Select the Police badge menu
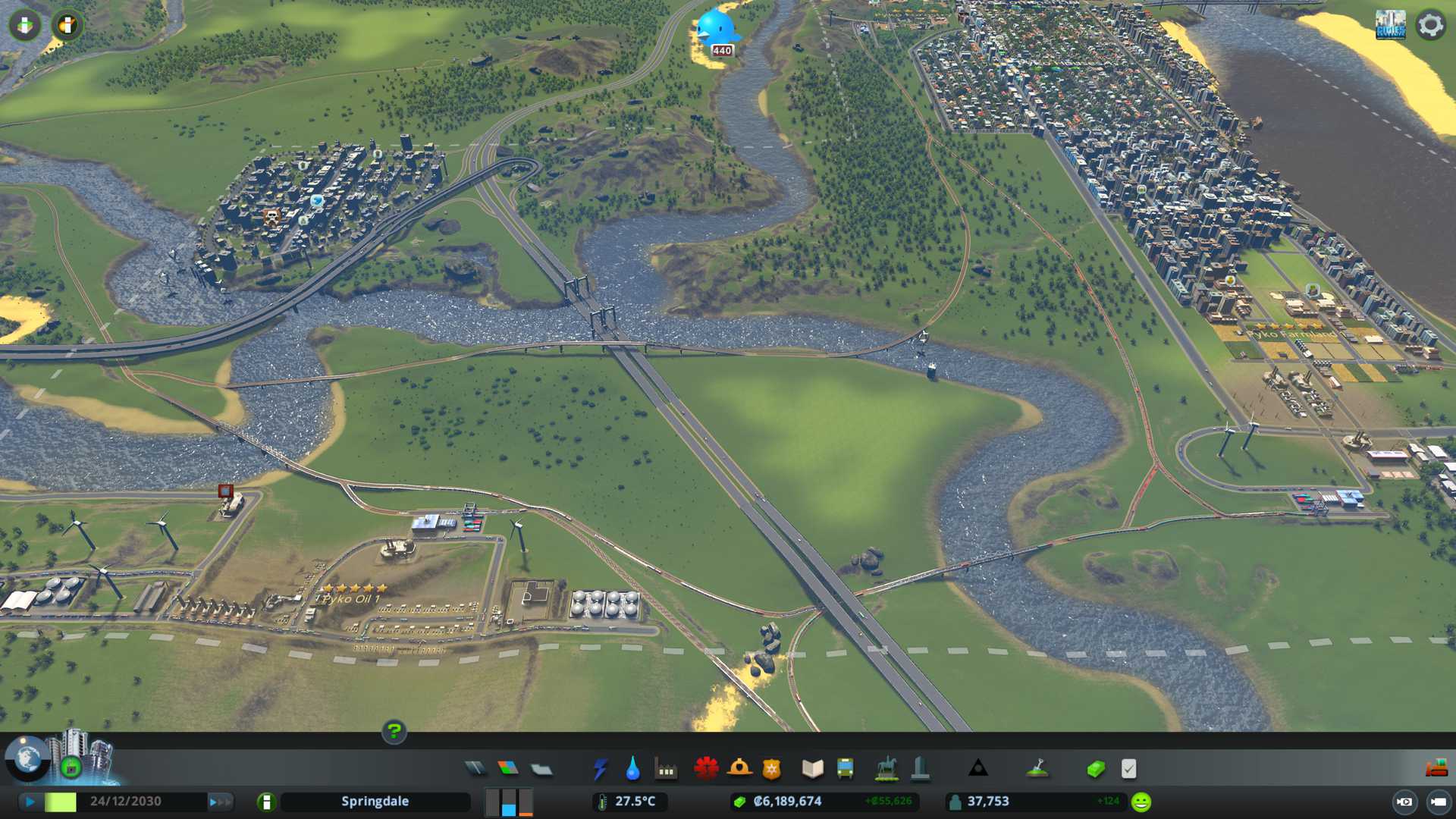The image size is (1456, 819). 771,769
